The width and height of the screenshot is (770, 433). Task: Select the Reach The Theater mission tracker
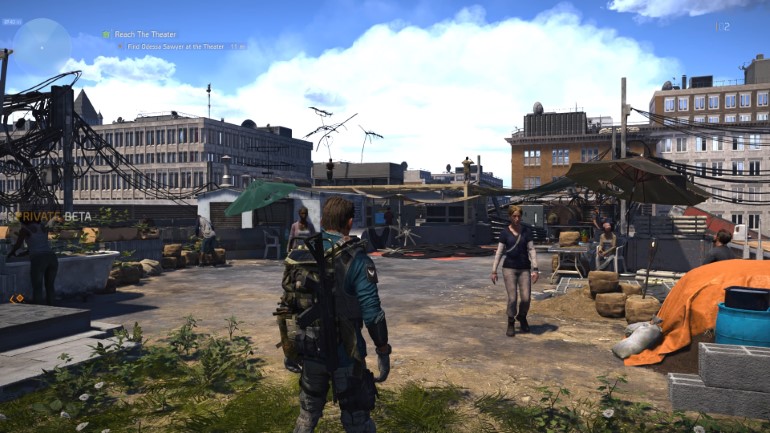(144, 34)
